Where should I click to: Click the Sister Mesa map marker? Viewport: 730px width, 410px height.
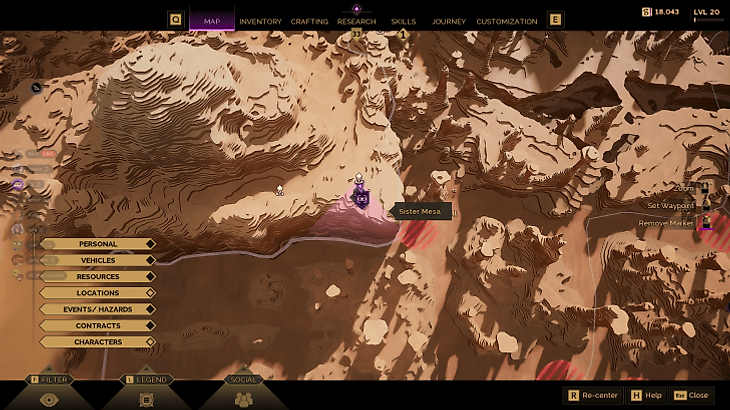click(x=361, y=197)
